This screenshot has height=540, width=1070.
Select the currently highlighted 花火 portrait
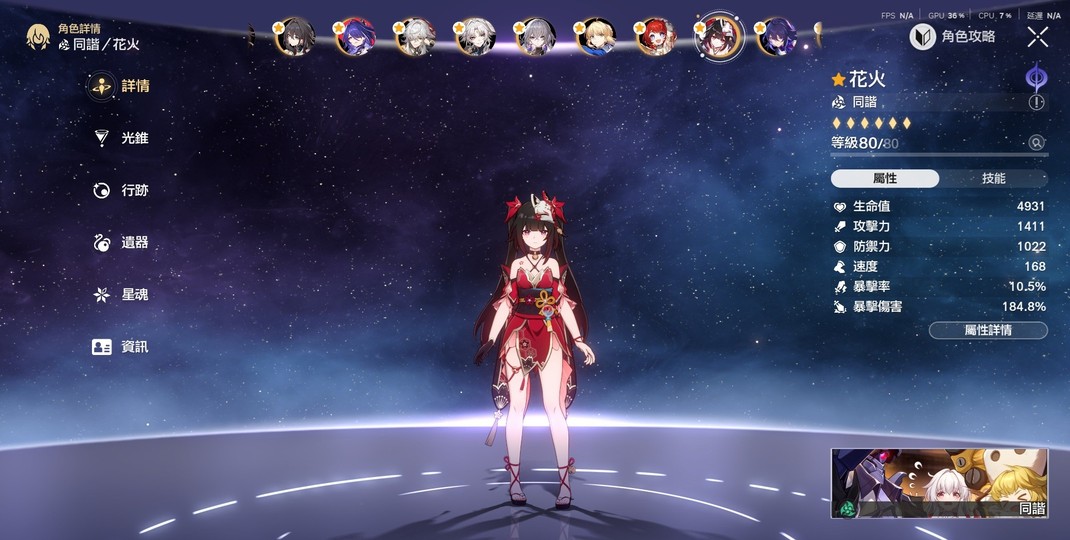click(718, 37)
